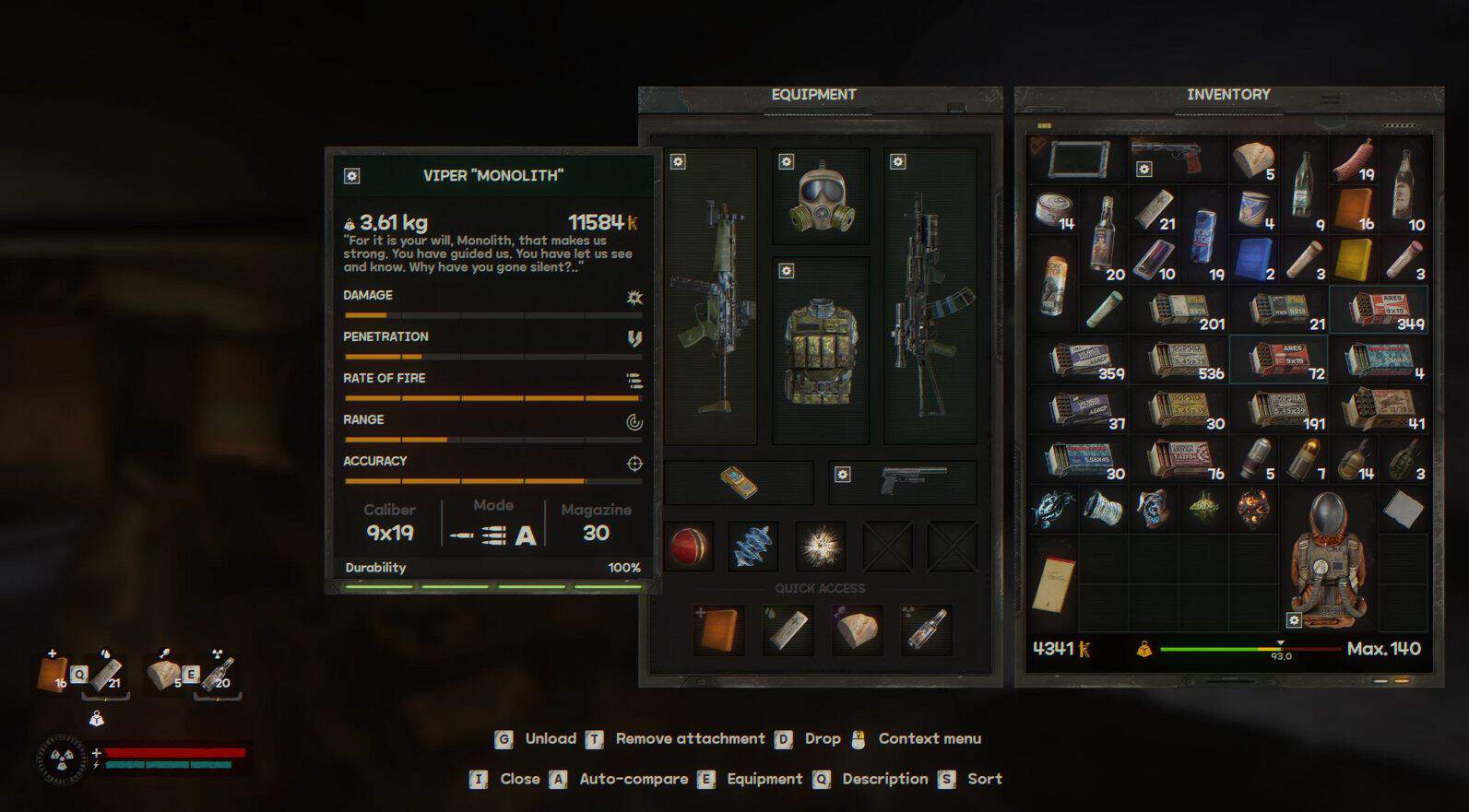The width and height of the screenshot is (1469, 812).
Task: Select the sausage stack of 19
Action: click(x=1353, y=160)
